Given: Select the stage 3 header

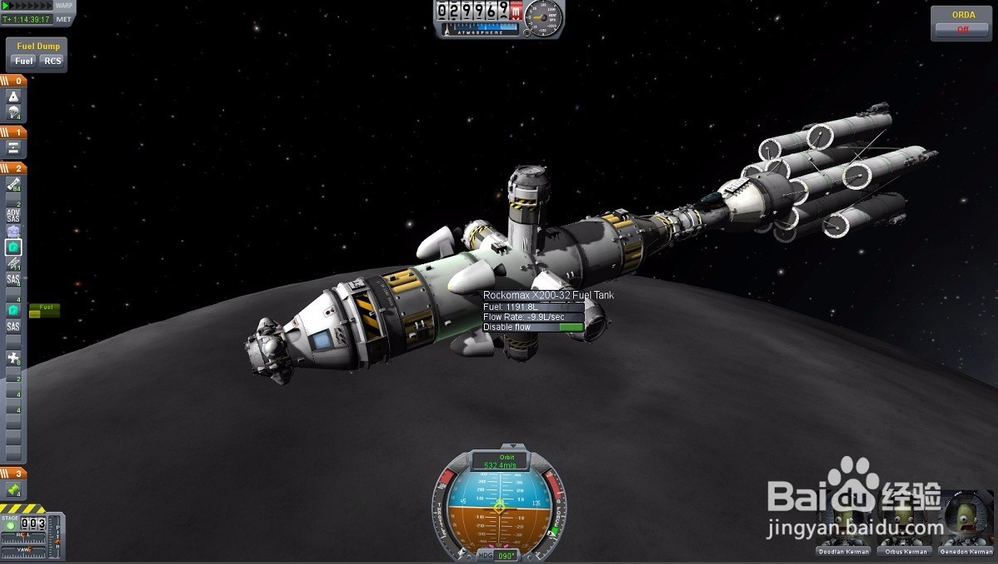Looking at the screenshot, I should click(15, 473).
